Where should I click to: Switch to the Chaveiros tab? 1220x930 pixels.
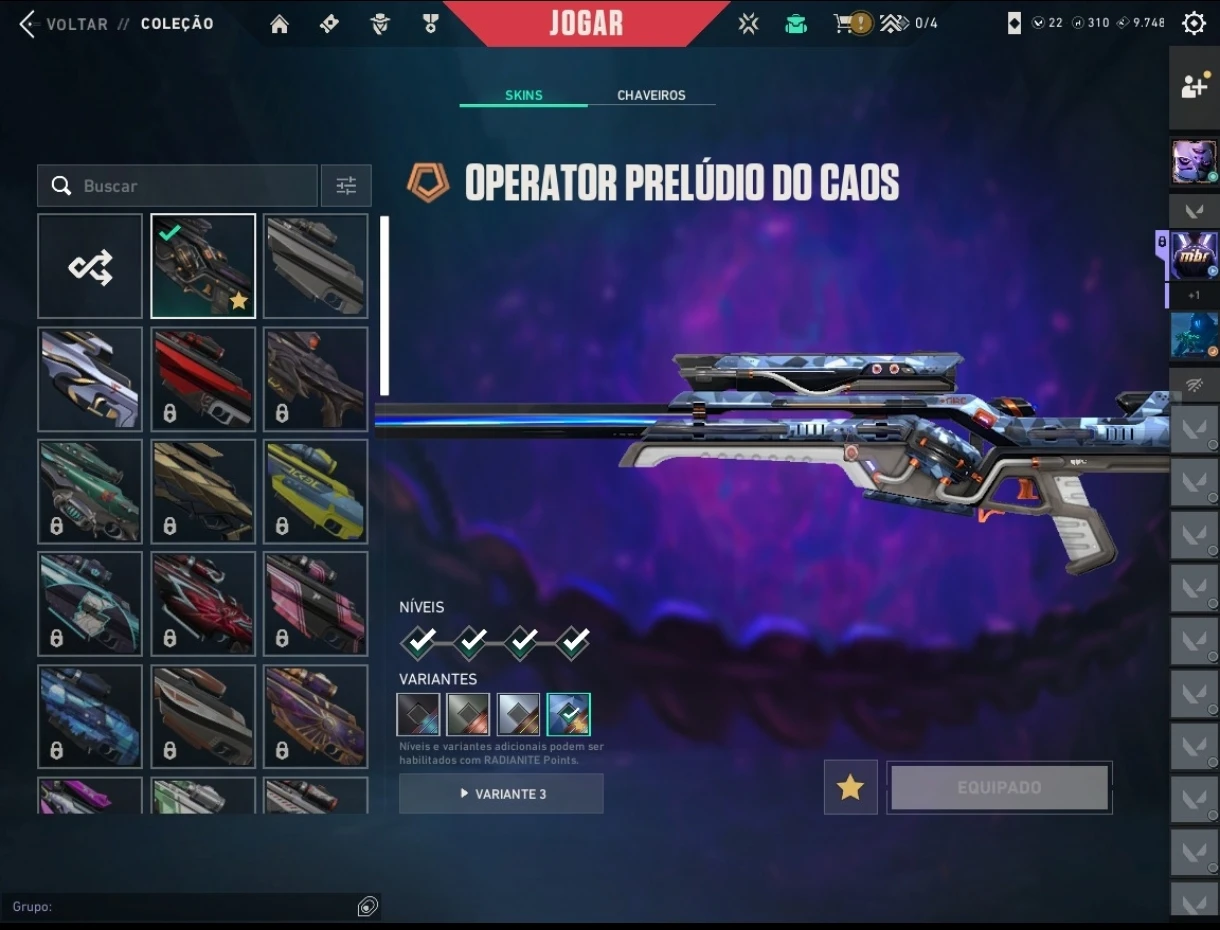click(651, 95)
